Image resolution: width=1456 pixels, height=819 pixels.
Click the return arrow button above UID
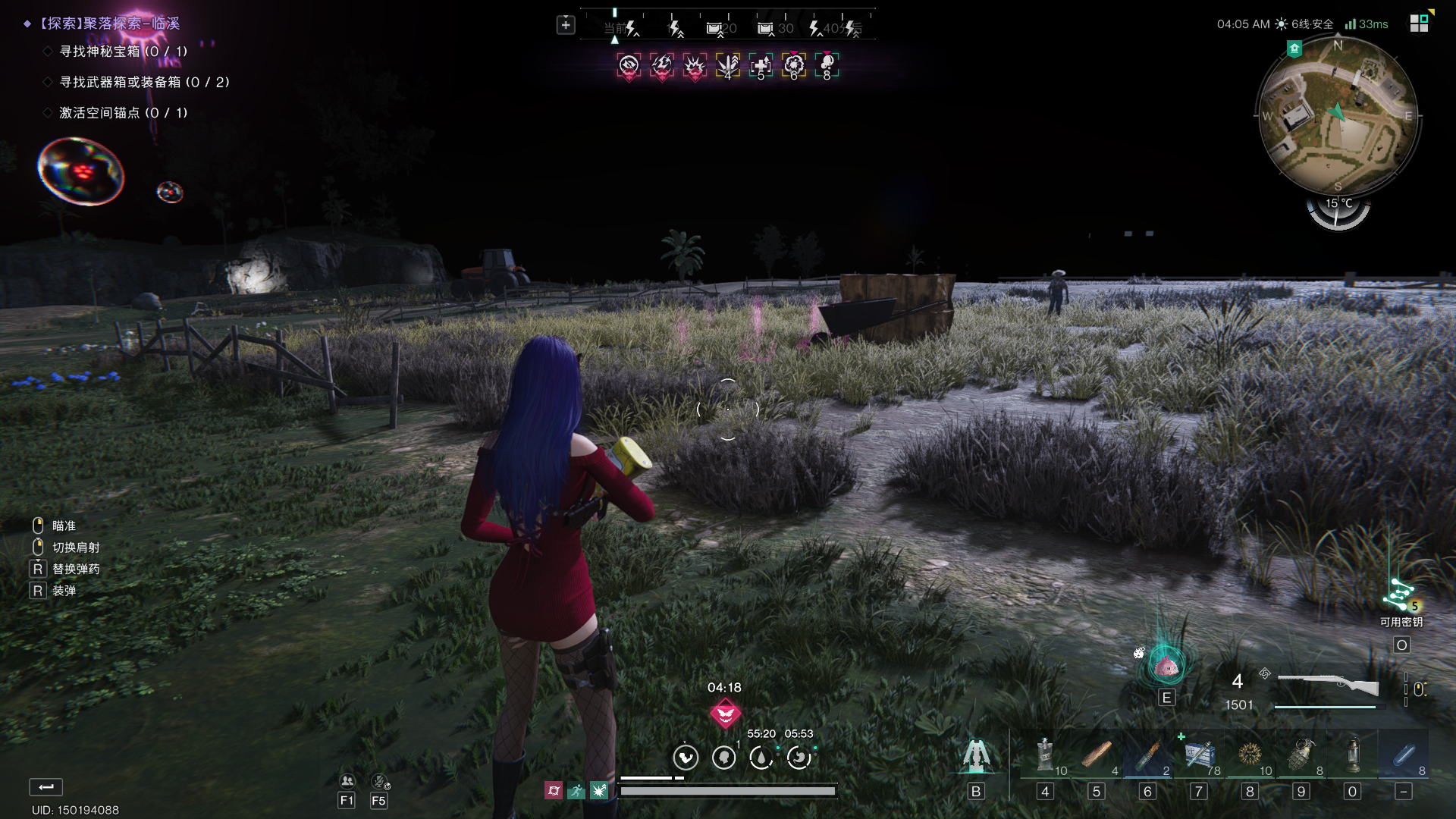(46, 786)
